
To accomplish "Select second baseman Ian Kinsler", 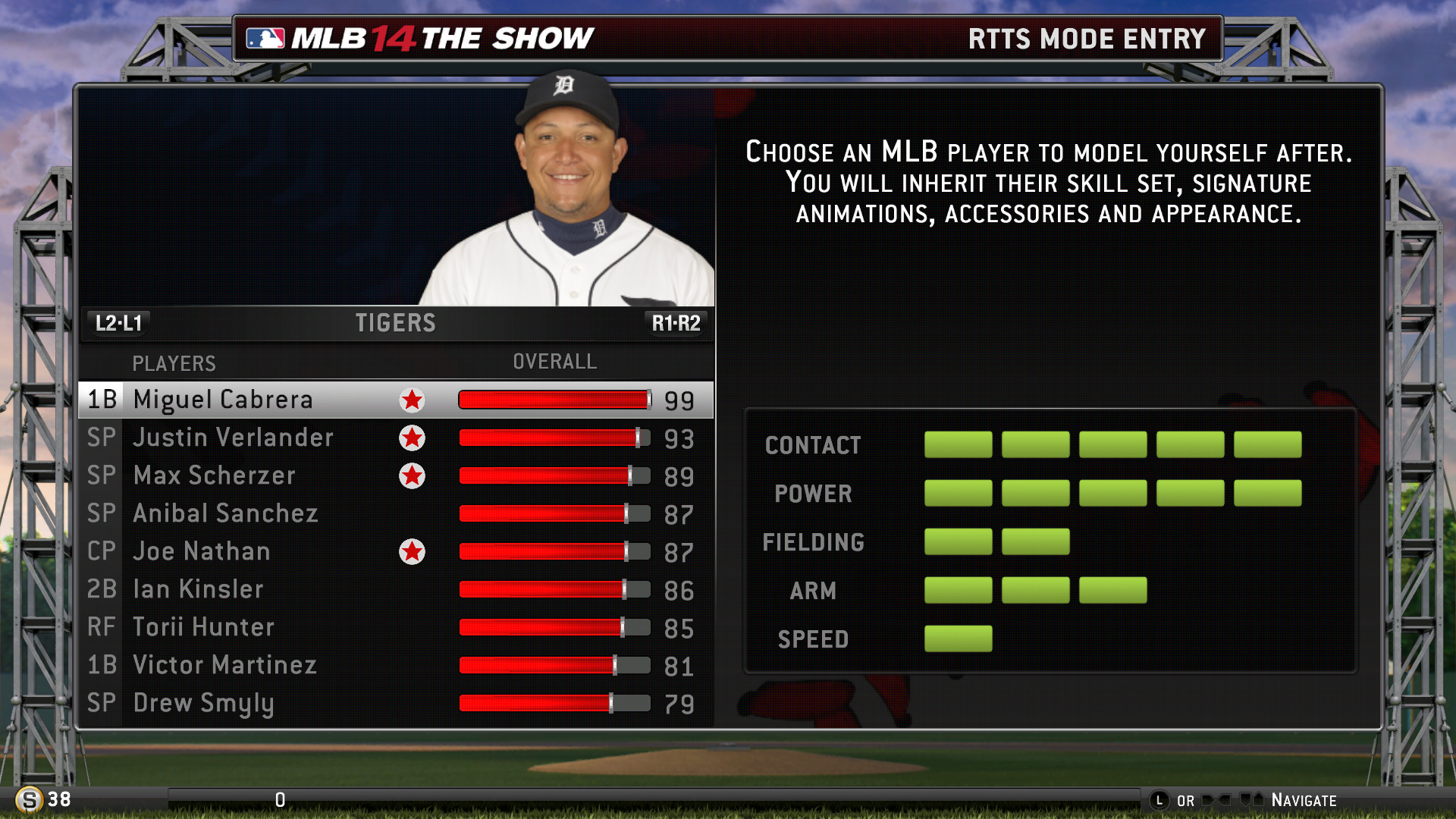I will click(198, 589).
